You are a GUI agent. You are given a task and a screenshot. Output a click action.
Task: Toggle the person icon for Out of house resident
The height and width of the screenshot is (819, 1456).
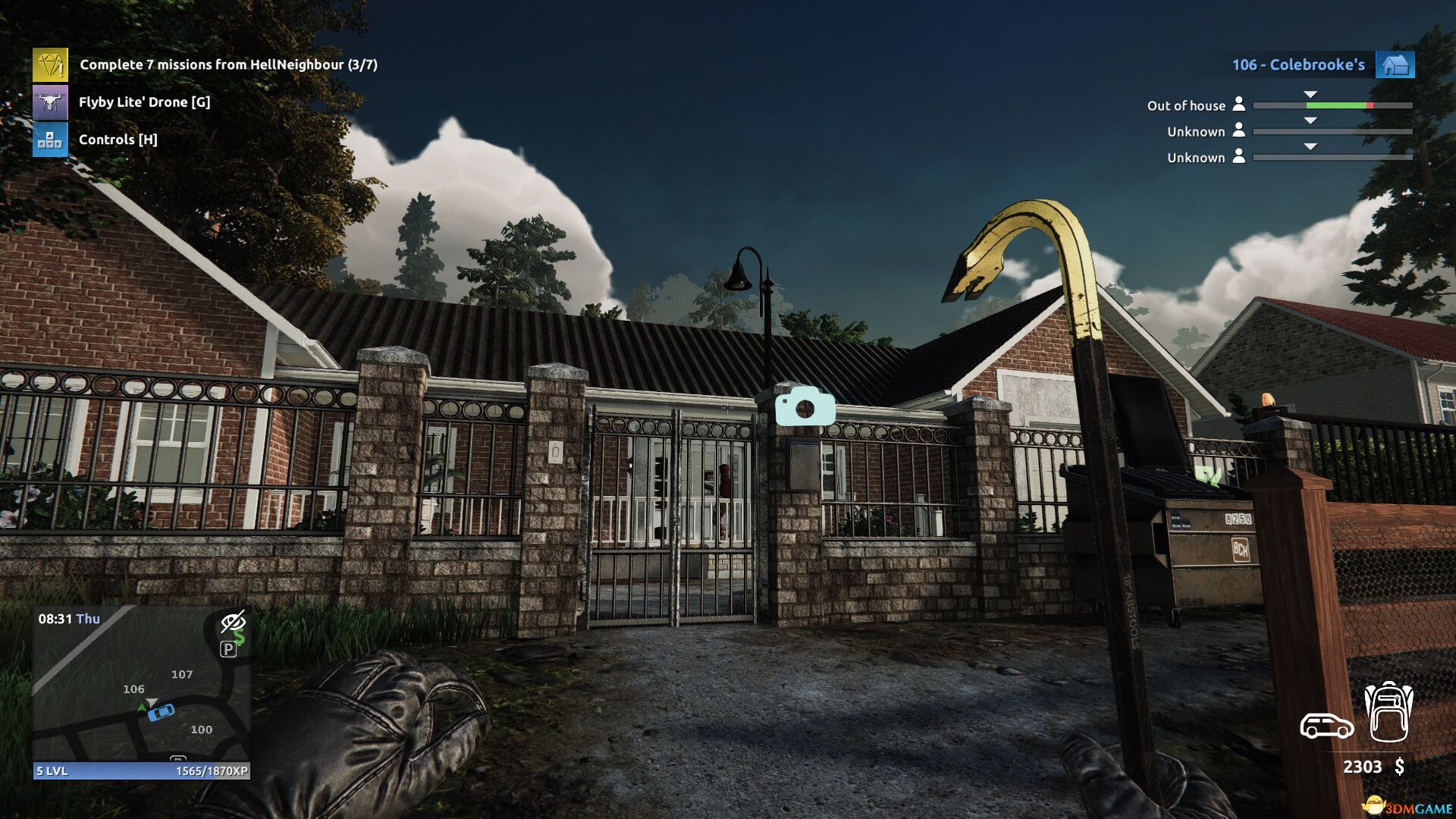point(1241,105)
